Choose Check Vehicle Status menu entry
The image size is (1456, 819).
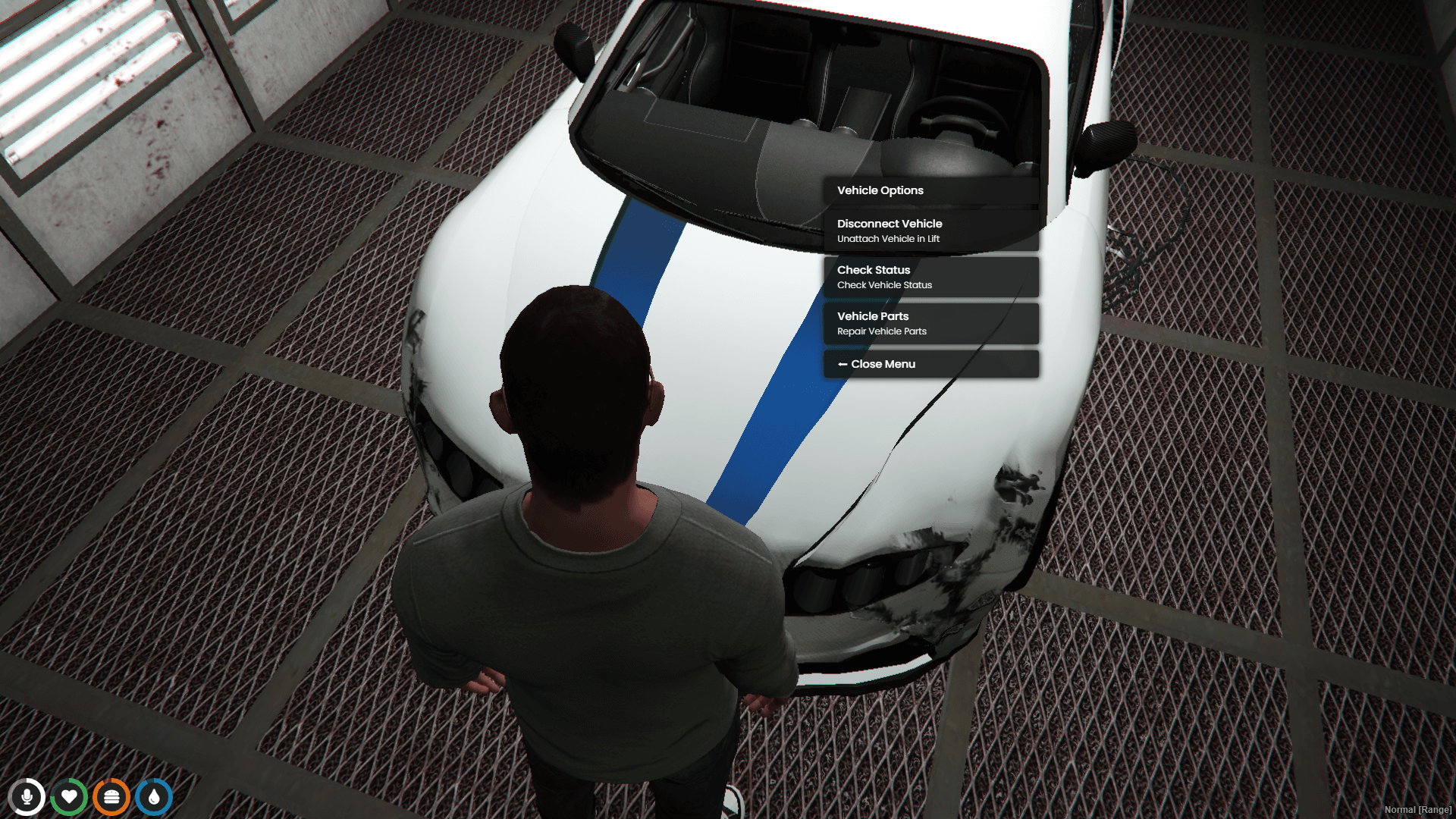[x=931, y=277]
